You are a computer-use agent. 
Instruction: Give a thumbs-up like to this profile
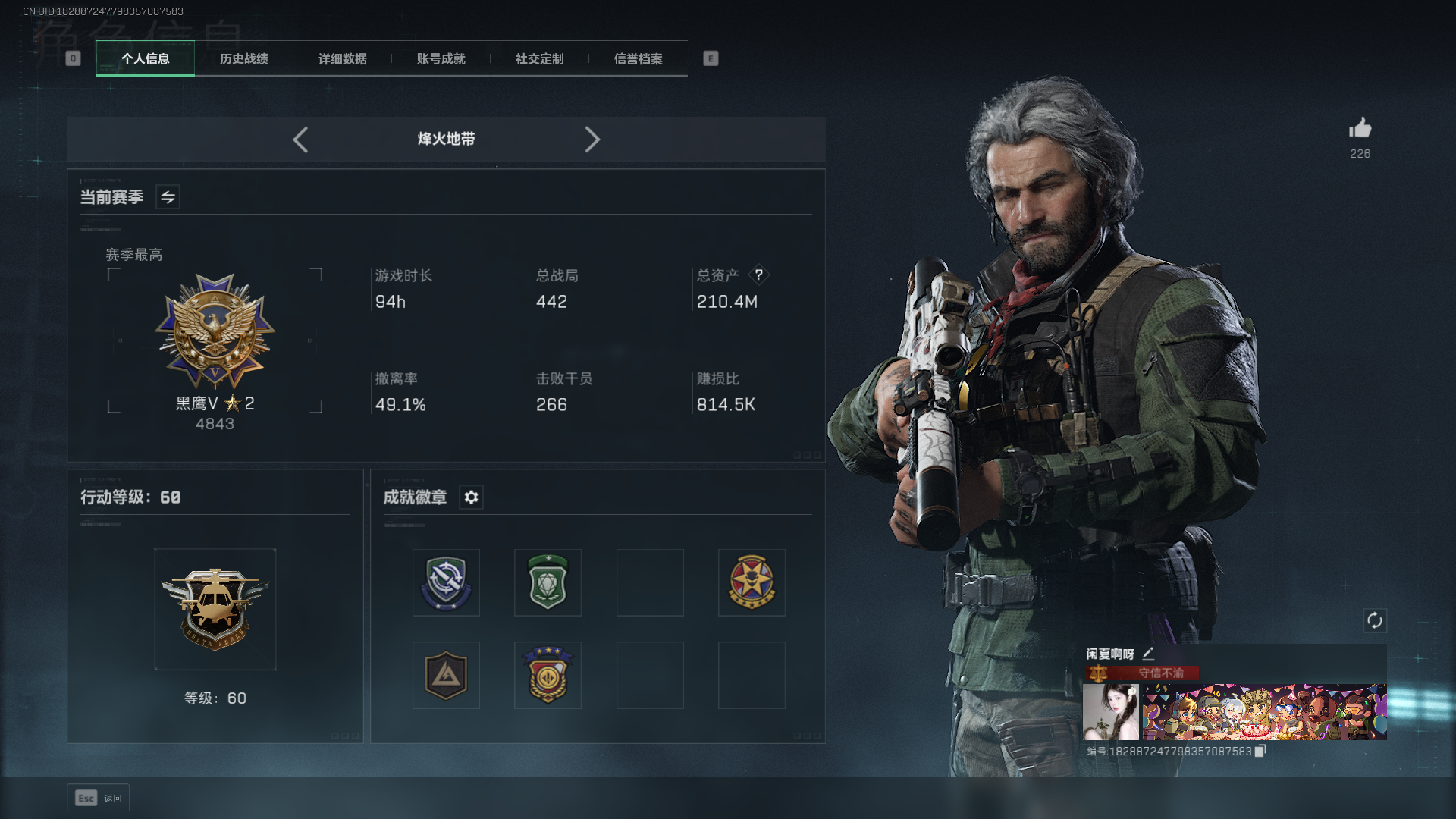coord(1360,129)
